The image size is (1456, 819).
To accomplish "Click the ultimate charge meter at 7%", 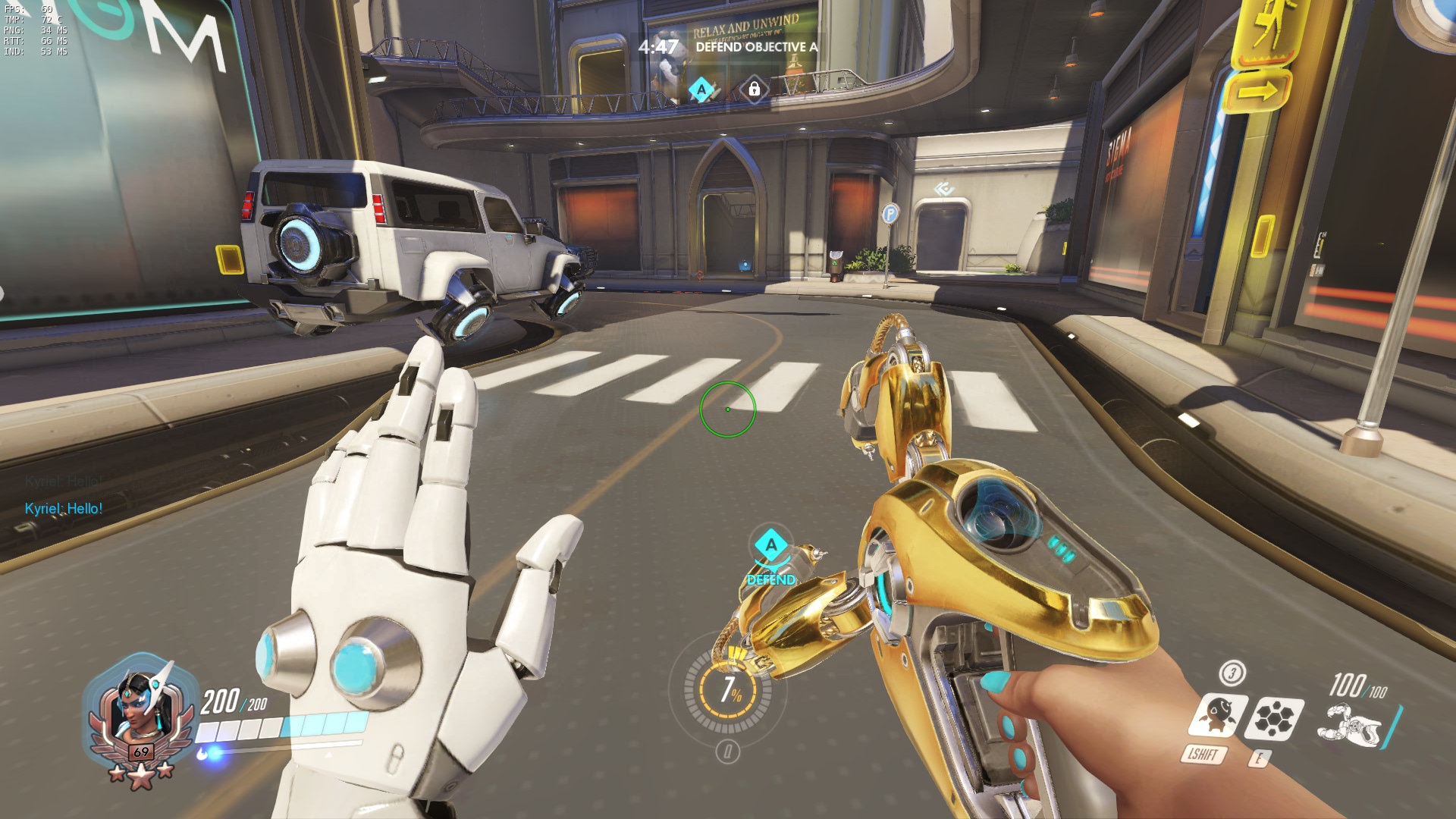I will (730, 690).
